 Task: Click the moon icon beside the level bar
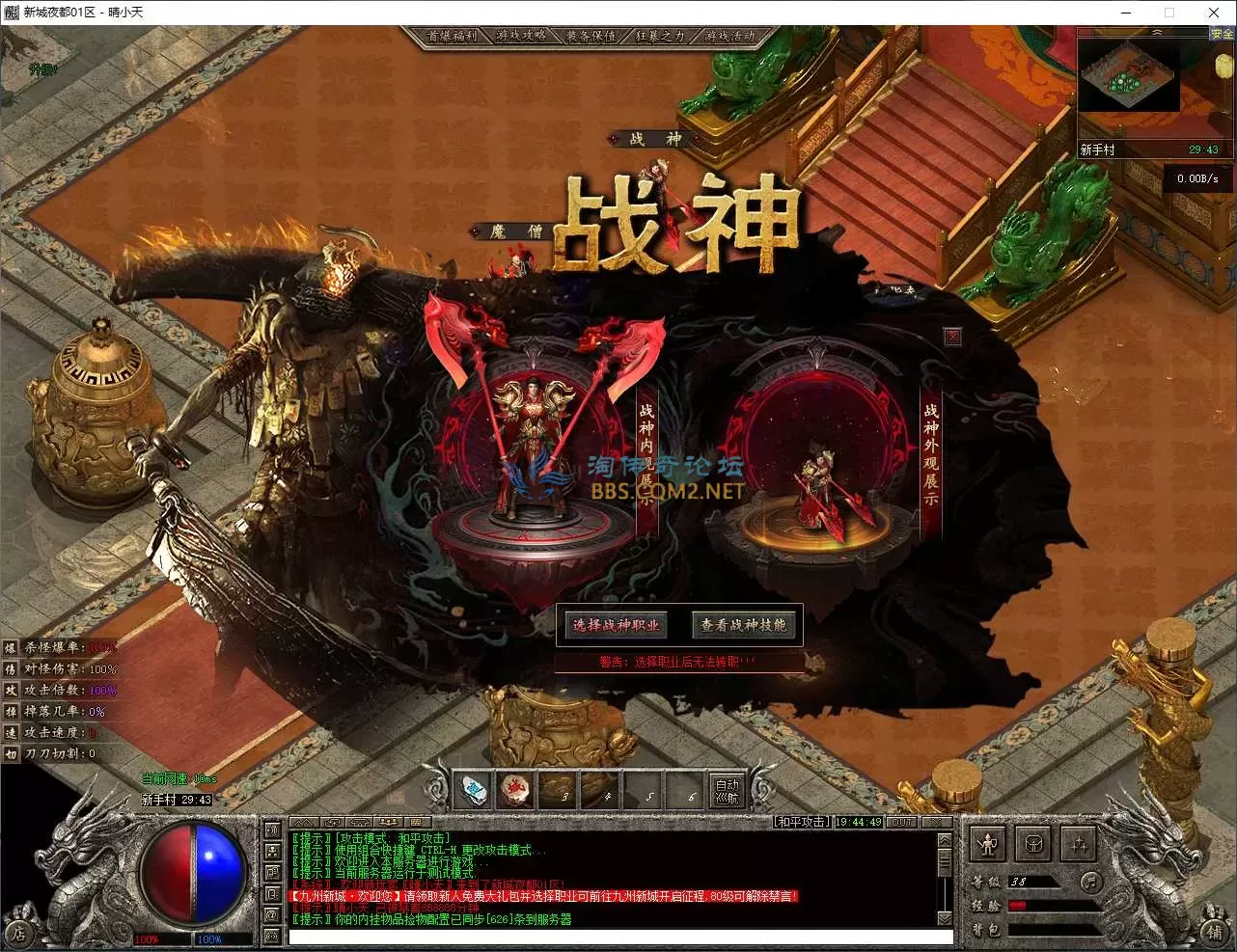pos(1091,884)
